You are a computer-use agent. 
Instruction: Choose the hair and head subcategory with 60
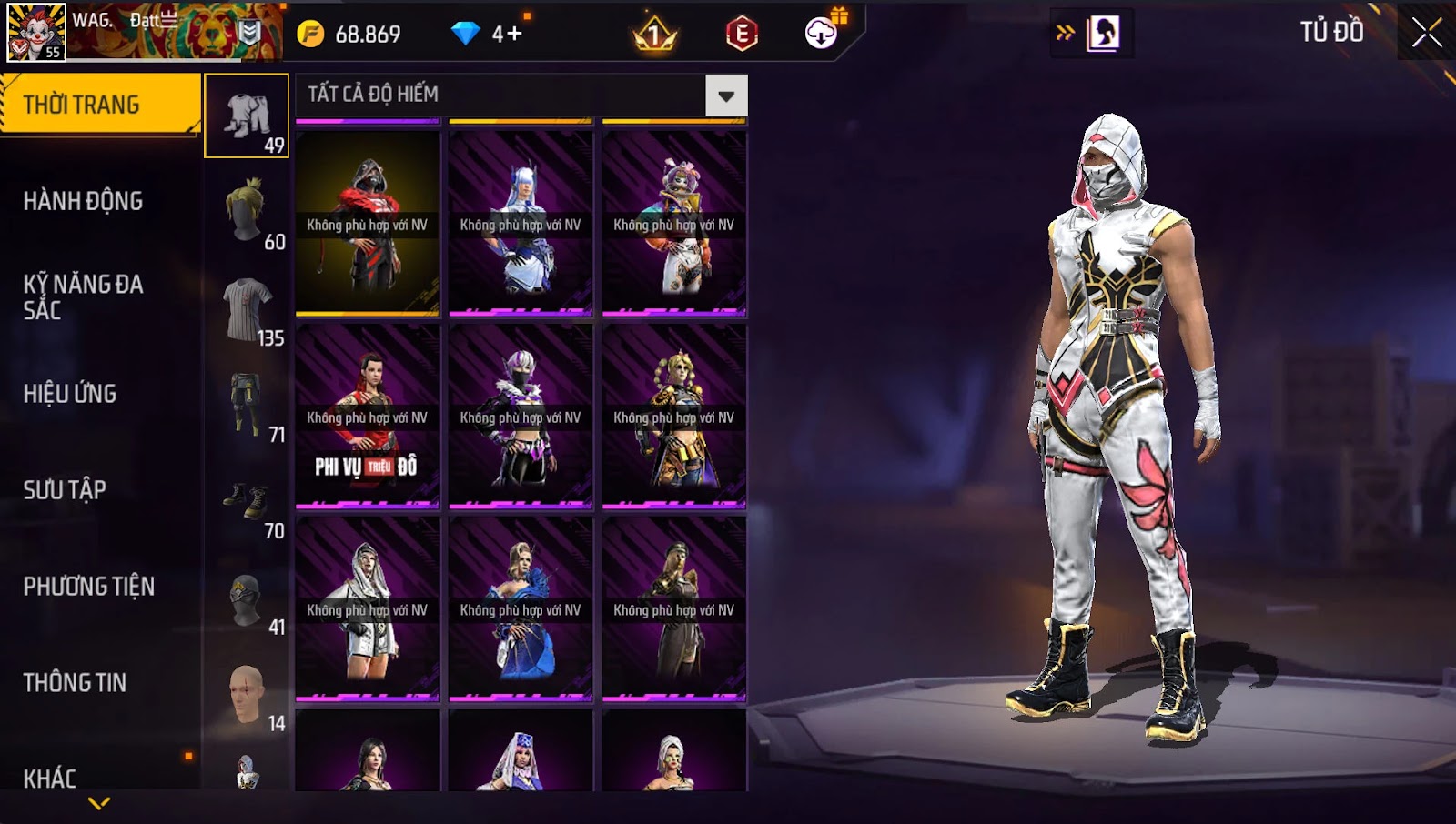pyautogui.click(x=247, y=214)
